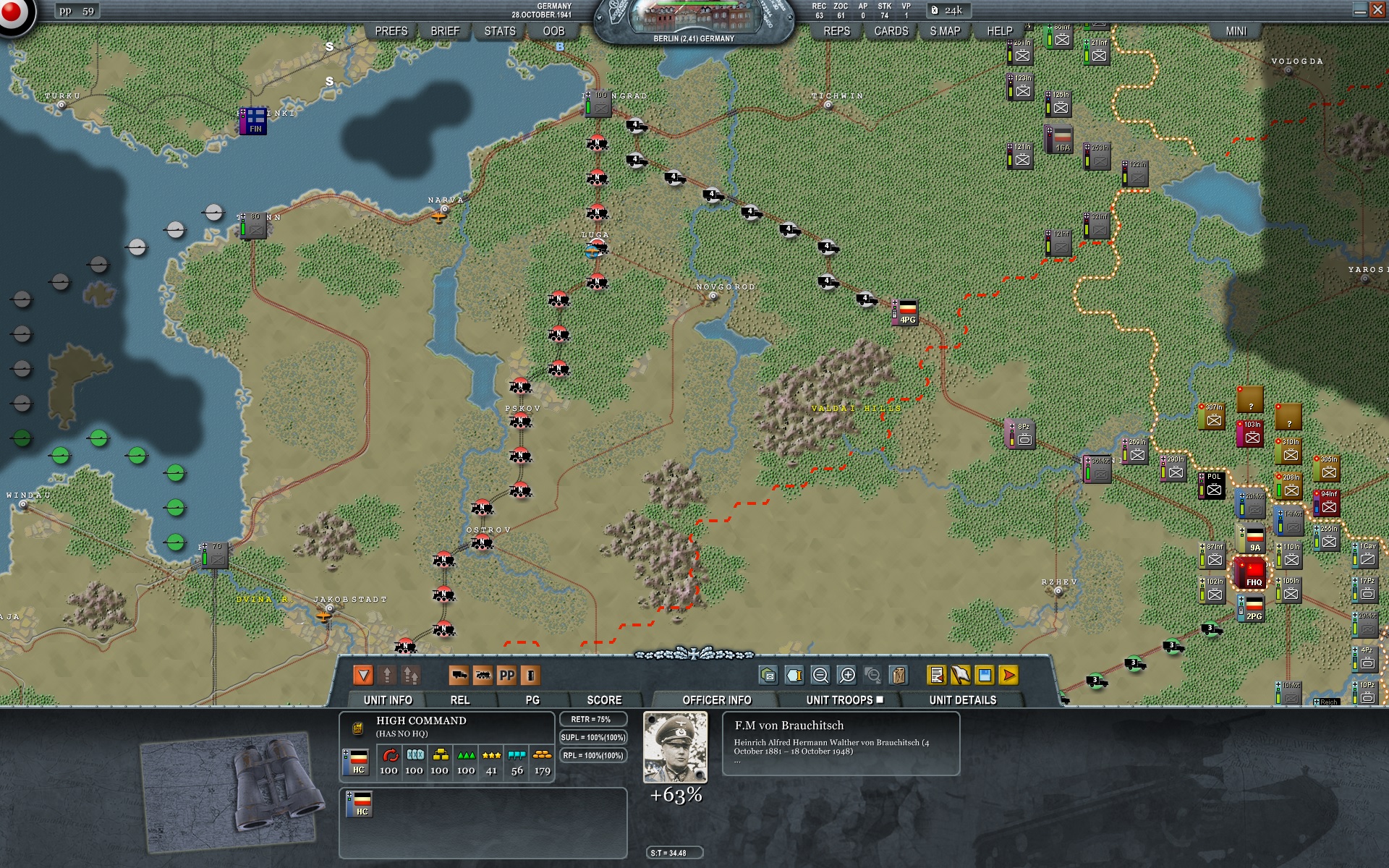Screen dimensions: 1389x868
Task: Open the BRIEF briefing screen
Action: 445,31
